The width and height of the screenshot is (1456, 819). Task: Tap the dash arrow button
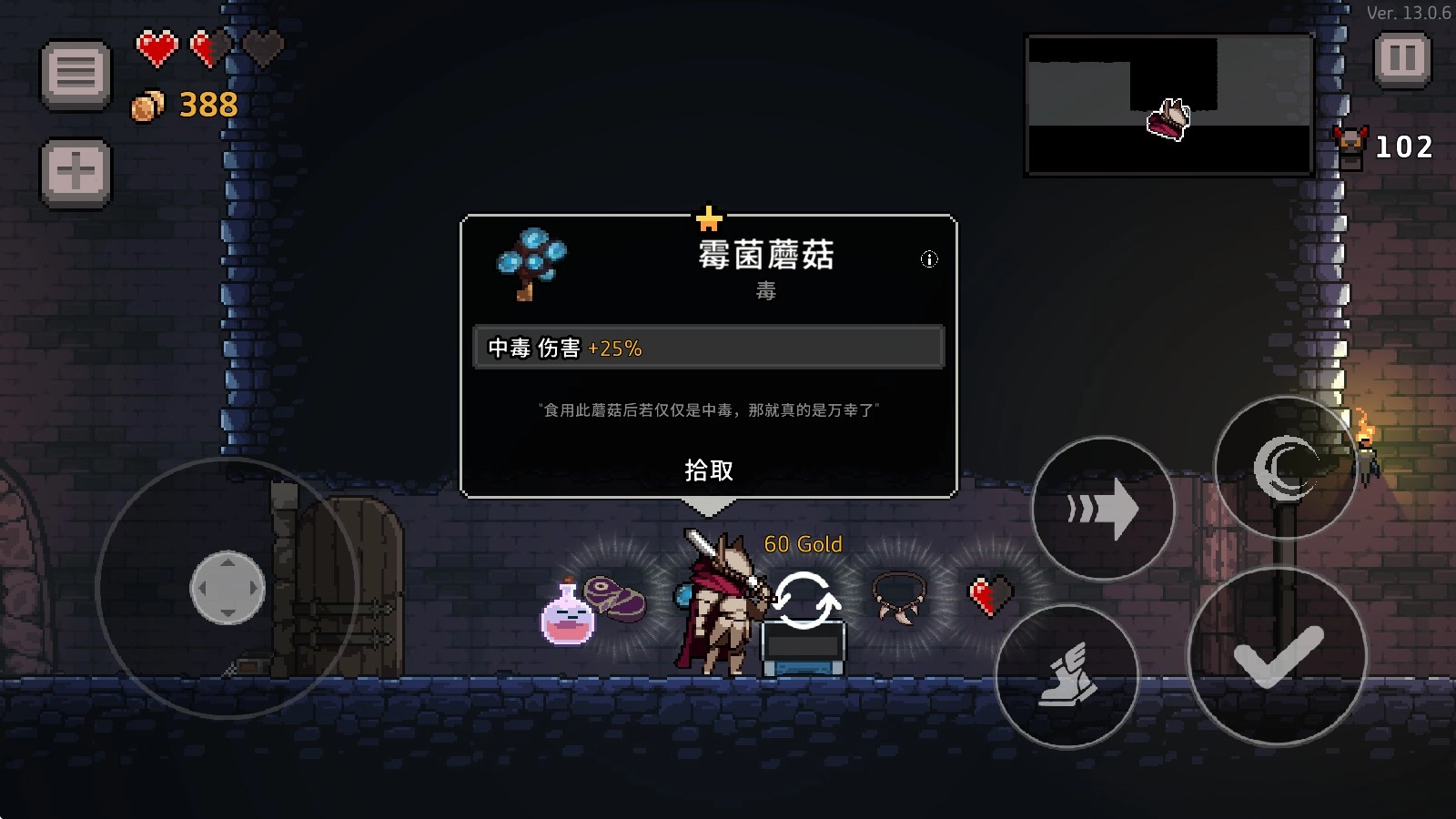pyautogui.click(x=1104, y=510)
